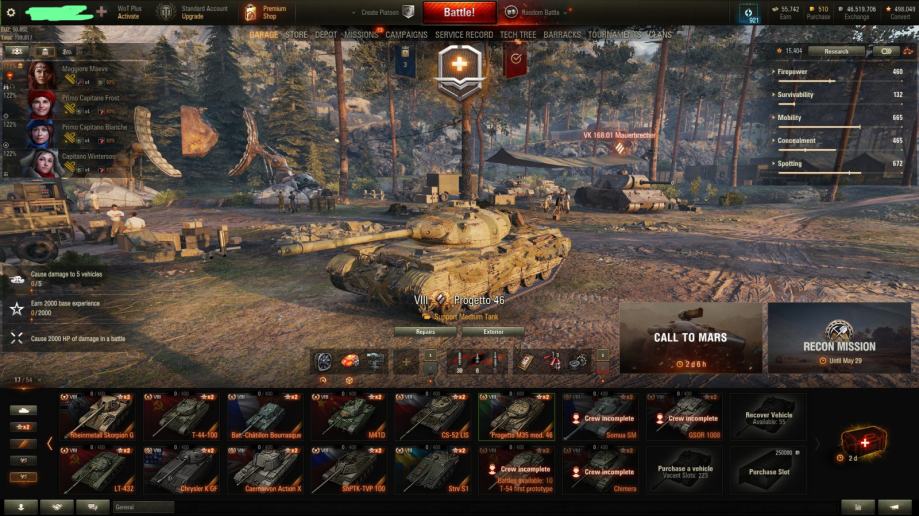Screen dimensions: 919x516
Task: Create a Platoon
Action: click(x=385, y=12)
